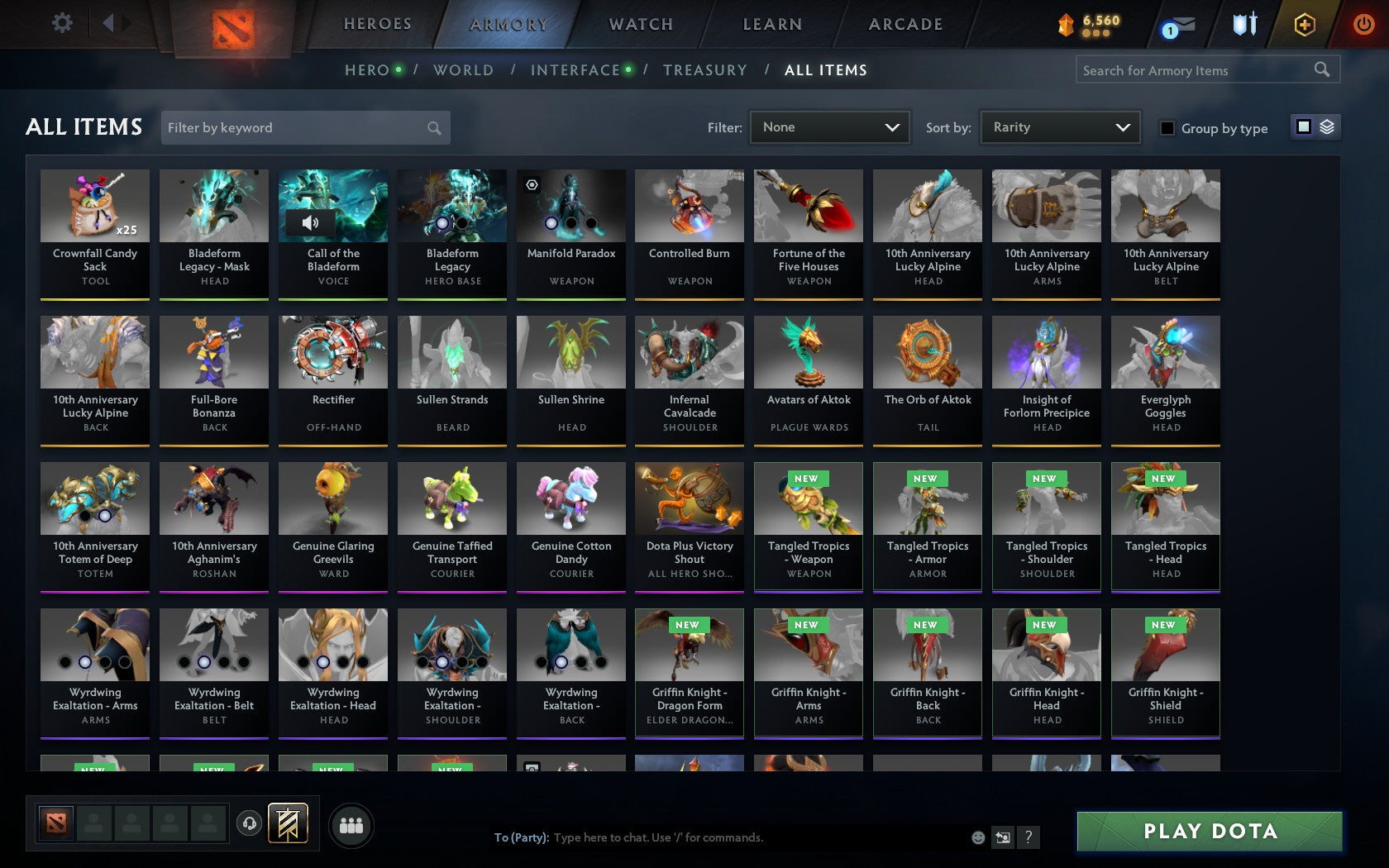Click the Dota Plus gold plus icon
The image size is (1389, 868).
[1305, 23]
